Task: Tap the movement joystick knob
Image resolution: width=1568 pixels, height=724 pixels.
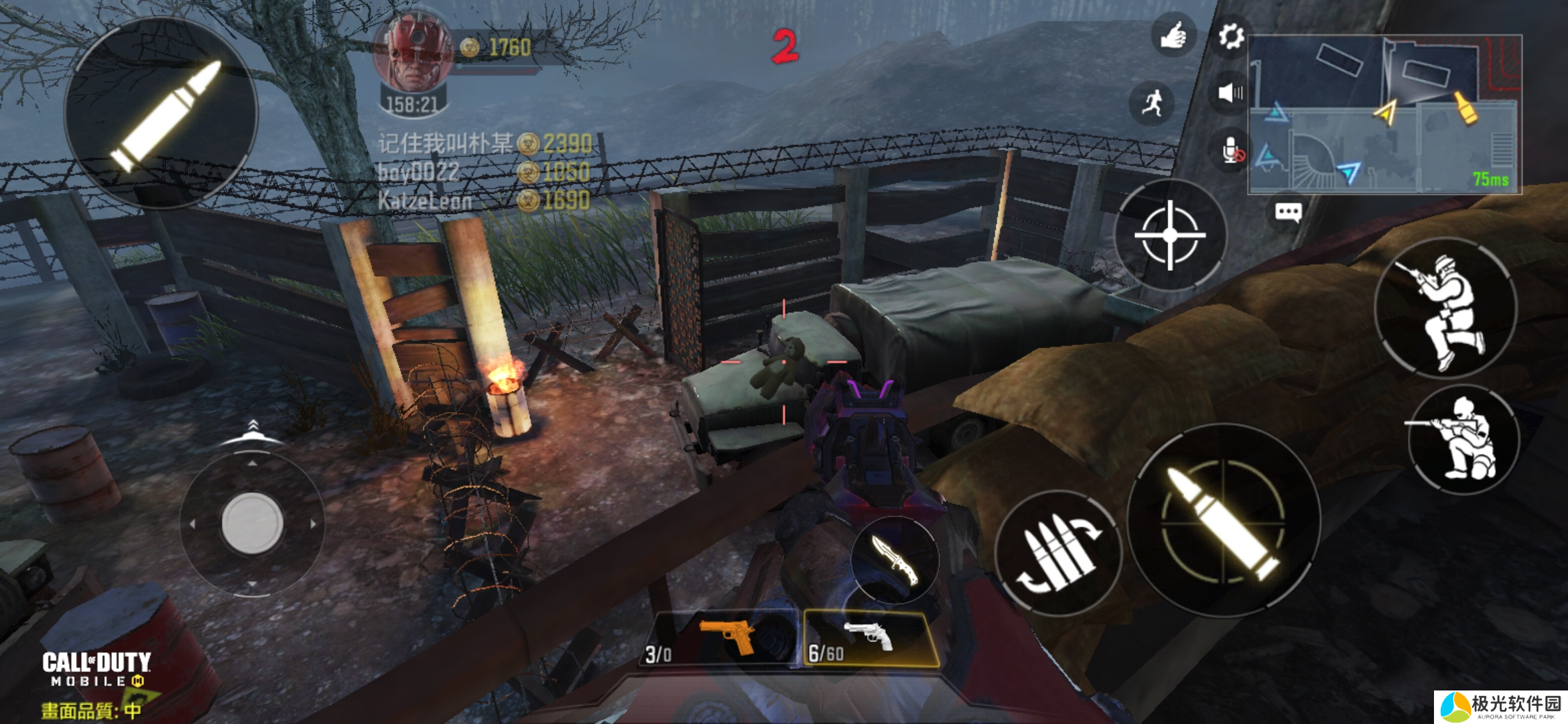Action: (x=252, y=523)
